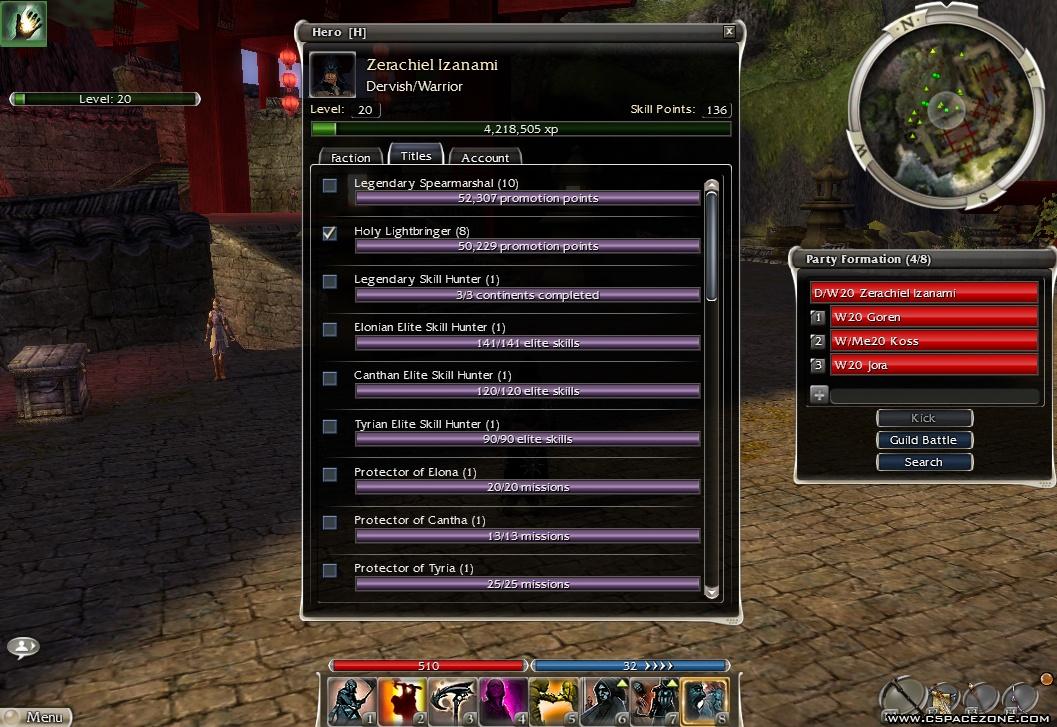Use the purple silhouette skill in slot 4
The height and width of the screenshot is (727, 1057).
click(504, 700)
